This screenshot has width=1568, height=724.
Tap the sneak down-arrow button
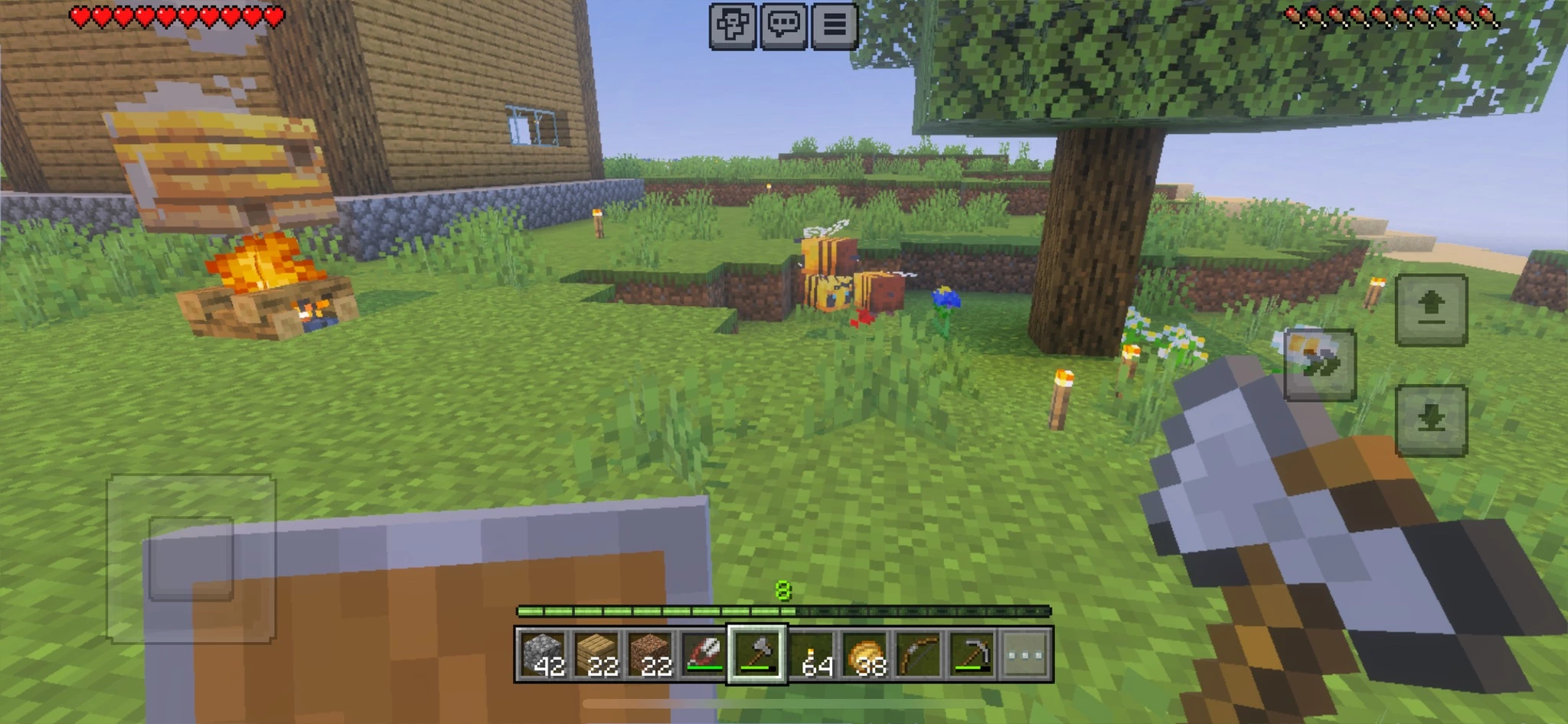(1431, 421)
